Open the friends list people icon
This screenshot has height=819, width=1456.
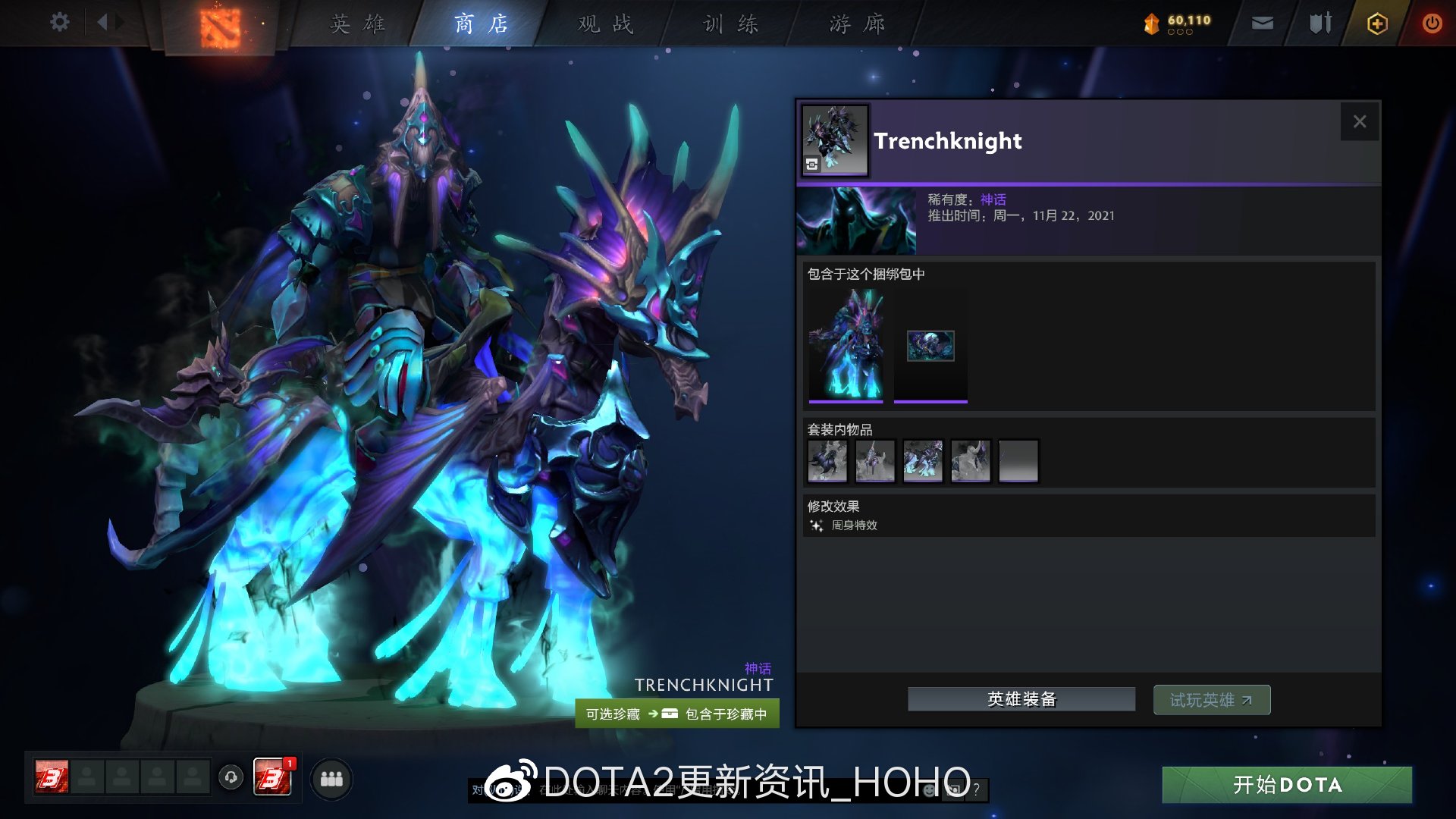click(x=331, y=778)
